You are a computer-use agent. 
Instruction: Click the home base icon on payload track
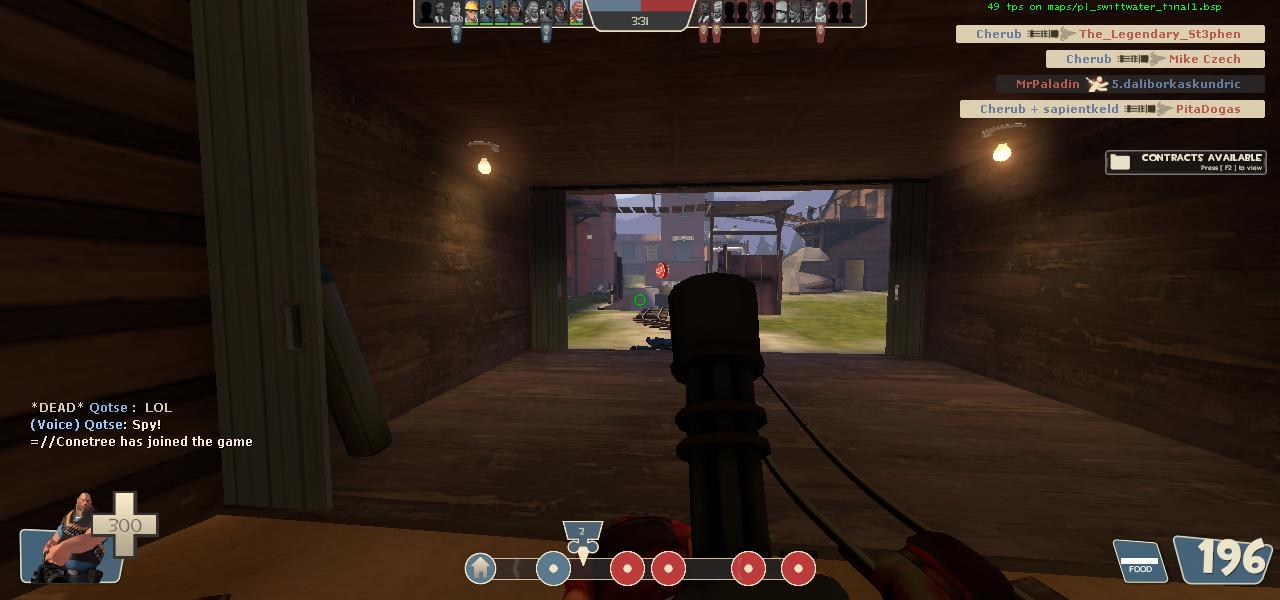481,568
